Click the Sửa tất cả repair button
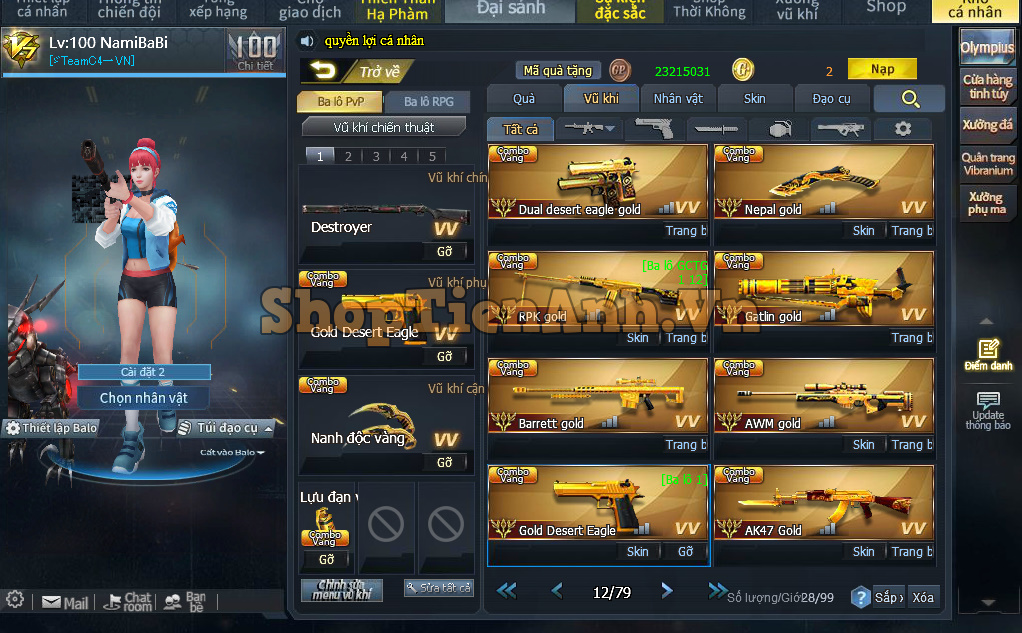Image resolution: width=1022 pixels, height=633 pixels. coord(438,588)
